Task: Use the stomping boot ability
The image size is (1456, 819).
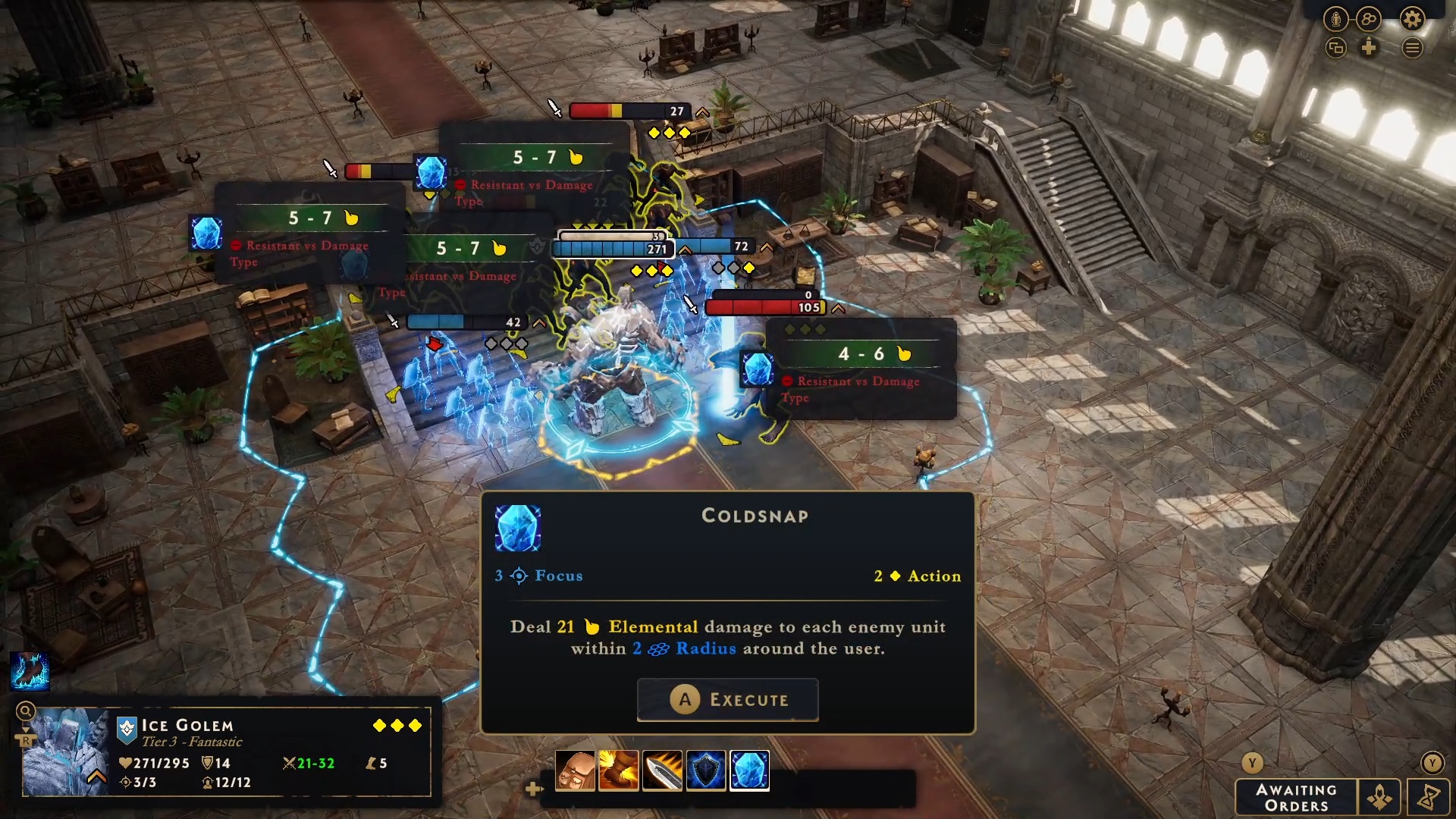Action: [x=619, y=771]
